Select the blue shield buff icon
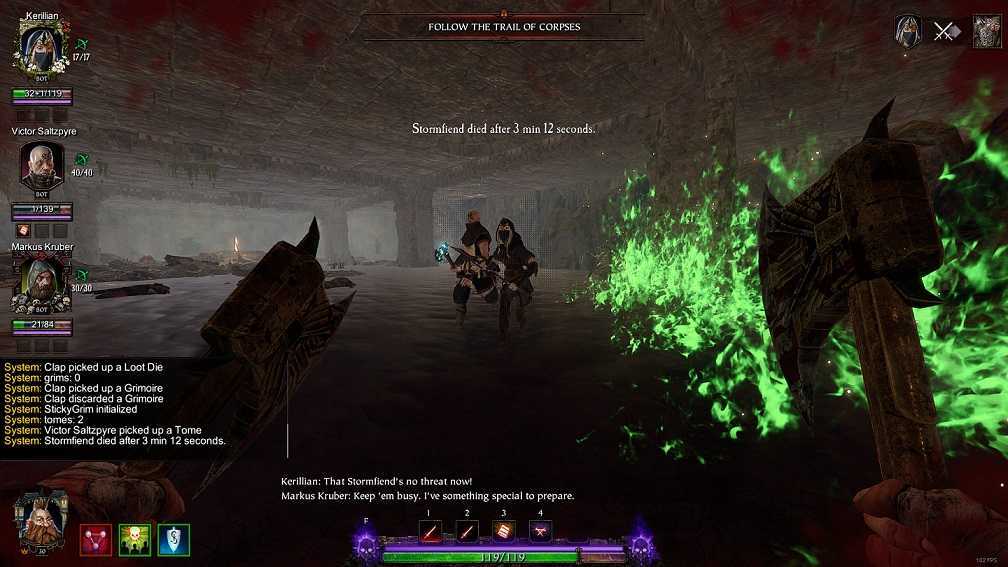This screenshot has width=1008, height=567. pyautogui.click(x=174, y=539)
